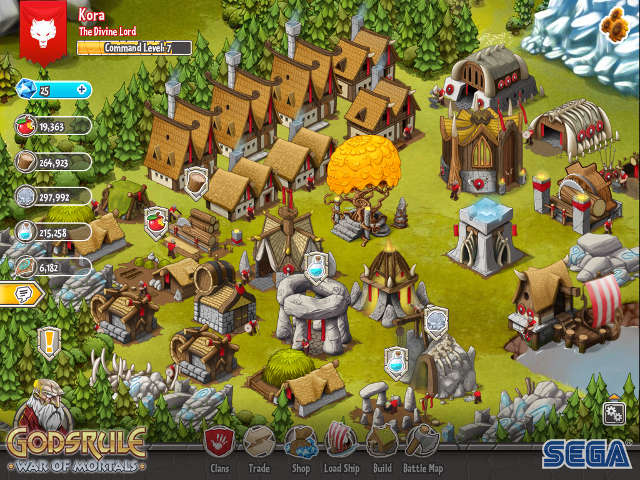The height and width of the screenshot is (480, 640).
Task: Open the exclamation mark alert shield
Action: tap(49, 343)
